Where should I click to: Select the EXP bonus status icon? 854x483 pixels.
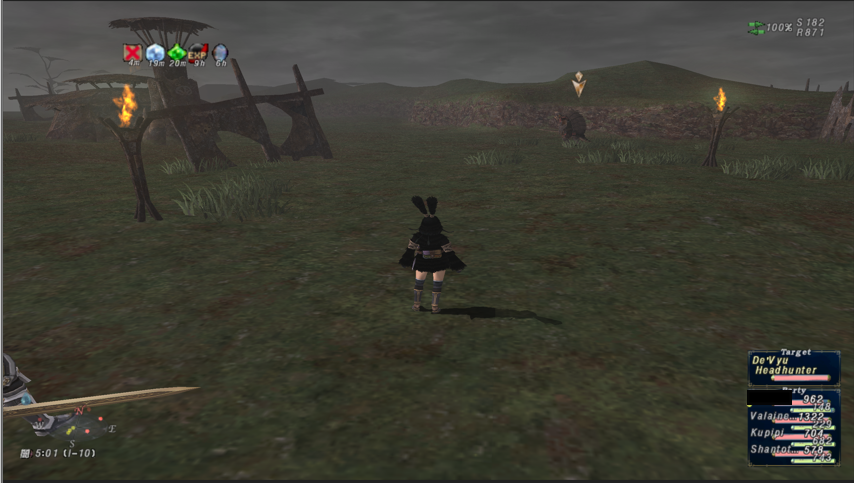[x=198, y=52]
